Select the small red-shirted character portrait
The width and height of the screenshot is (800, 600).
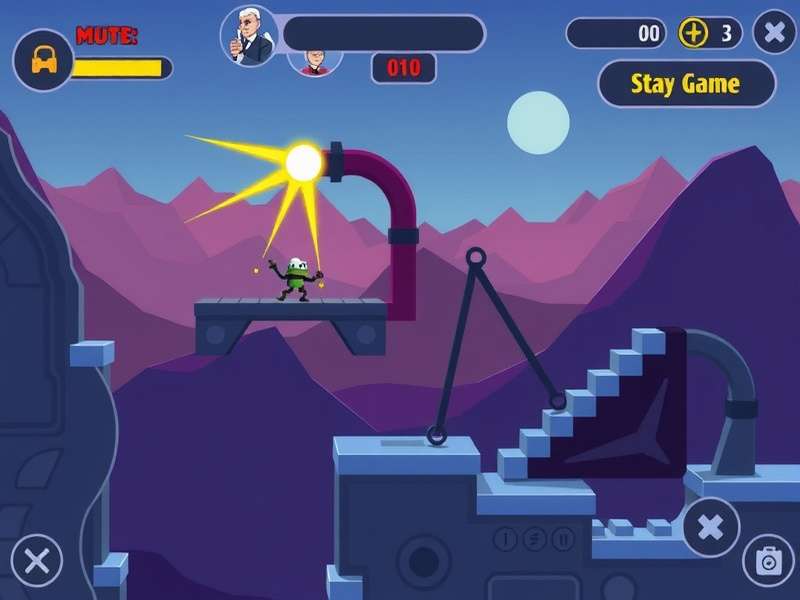click(x=316, y=62)
